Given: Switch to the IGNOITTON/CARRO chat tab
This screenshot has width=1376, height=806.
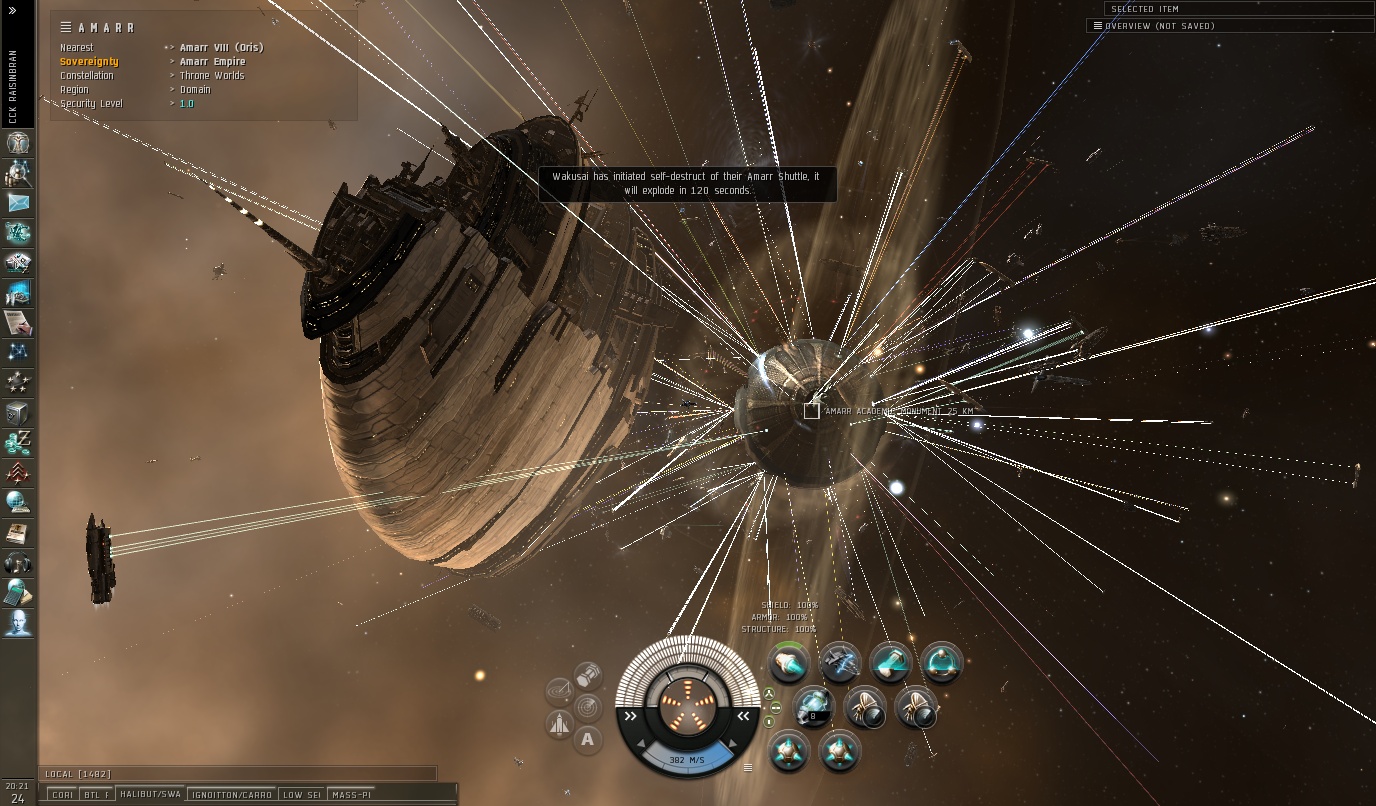Looking at the screenshot, I should [x=232, y=795].
